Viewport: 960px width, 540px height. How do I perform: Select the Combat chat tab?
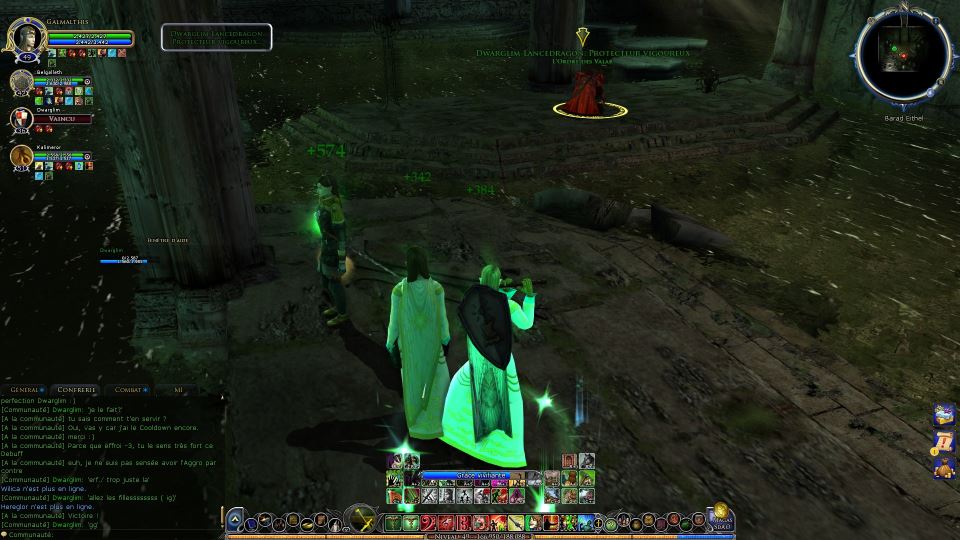127,389
